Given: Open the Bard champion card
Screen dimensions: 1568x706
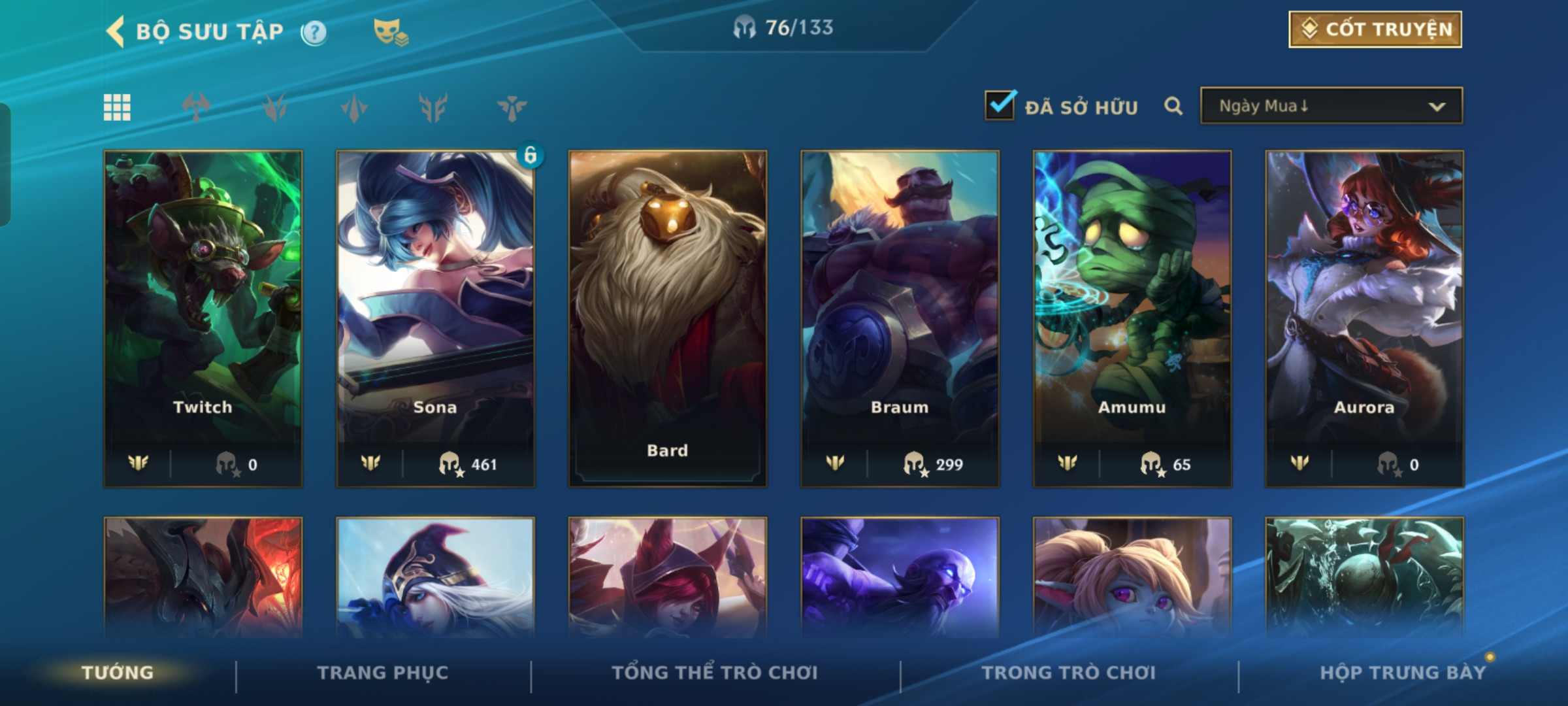Looking at the screenshot, I should point(667,318).
